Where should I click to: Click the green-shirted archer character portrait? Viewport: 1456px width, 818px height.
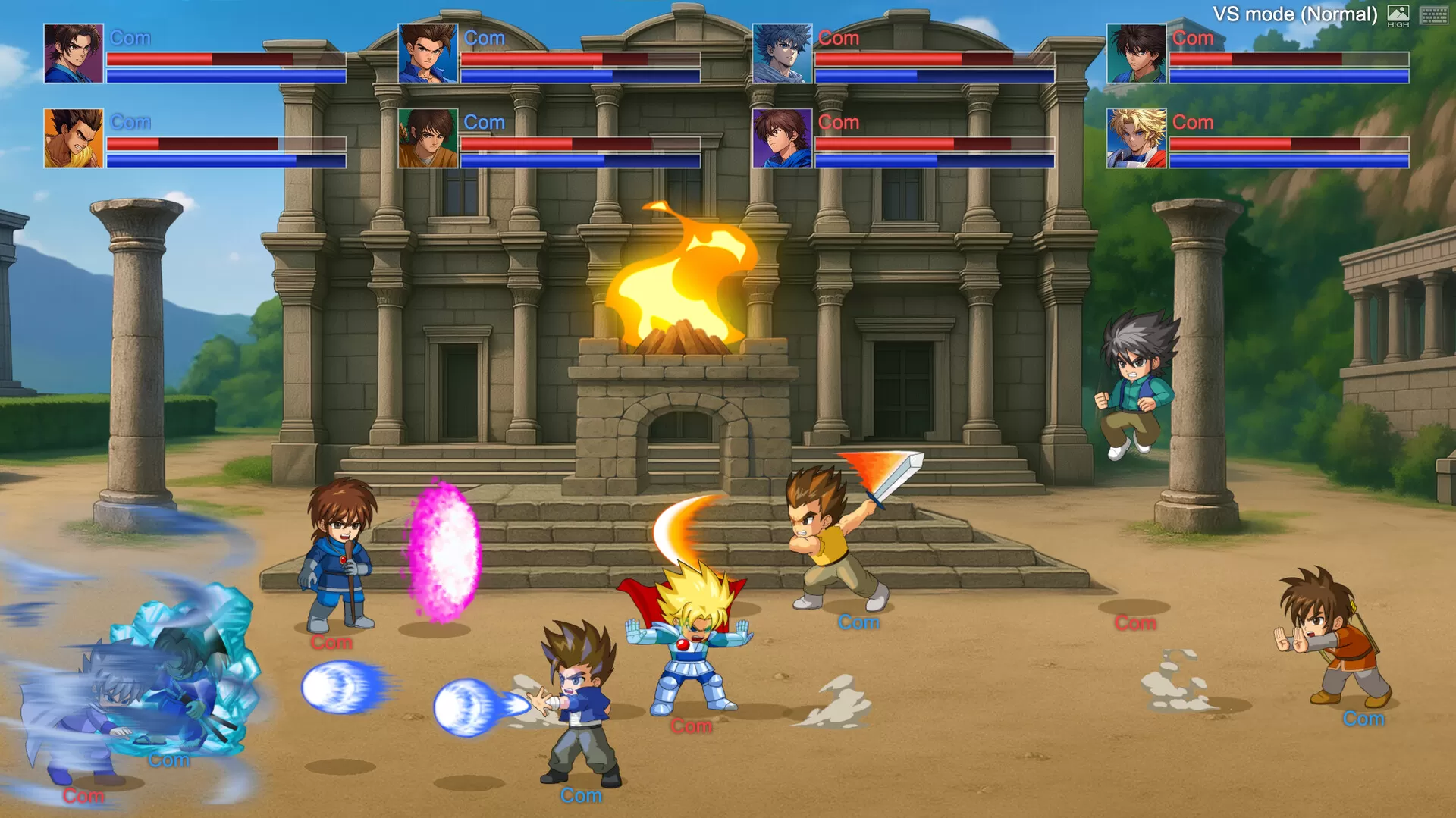pos(427,136)
